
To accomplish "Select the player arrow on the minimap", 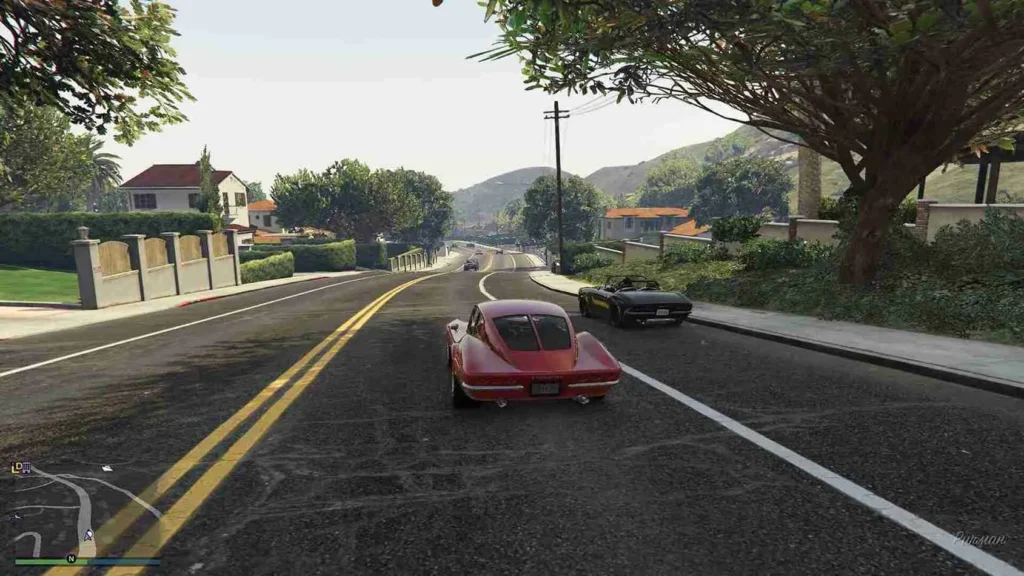I will (x=88, y=535).
